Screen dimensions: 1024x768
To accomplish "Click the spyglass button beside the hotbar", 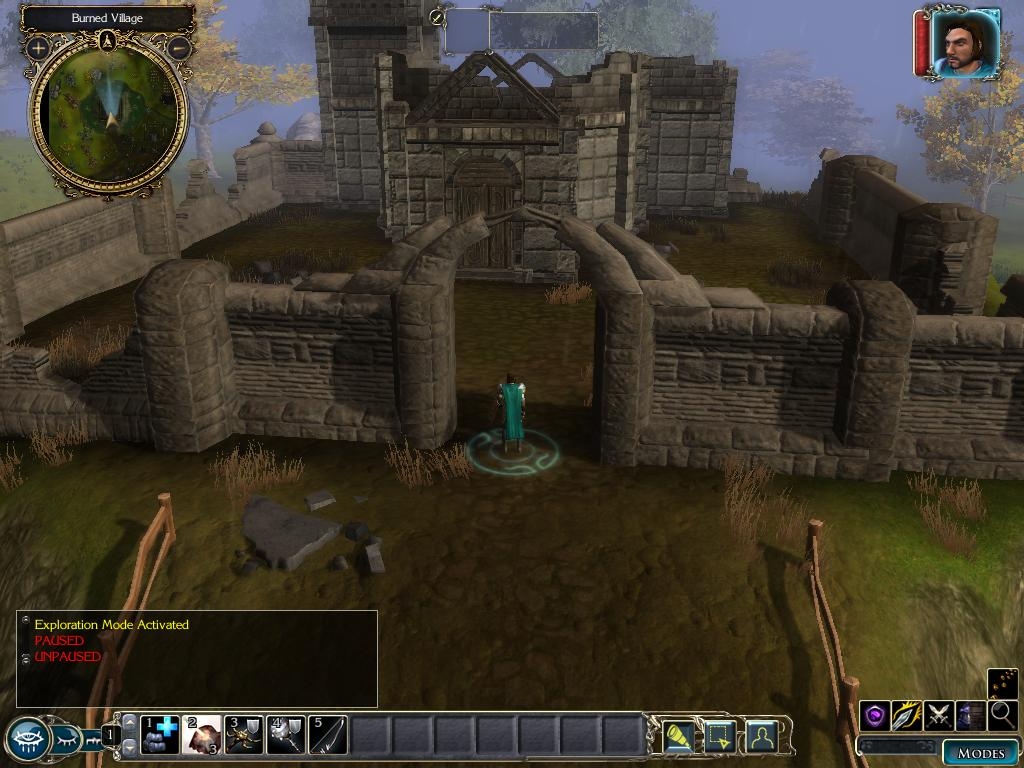I will click(680, 736).
